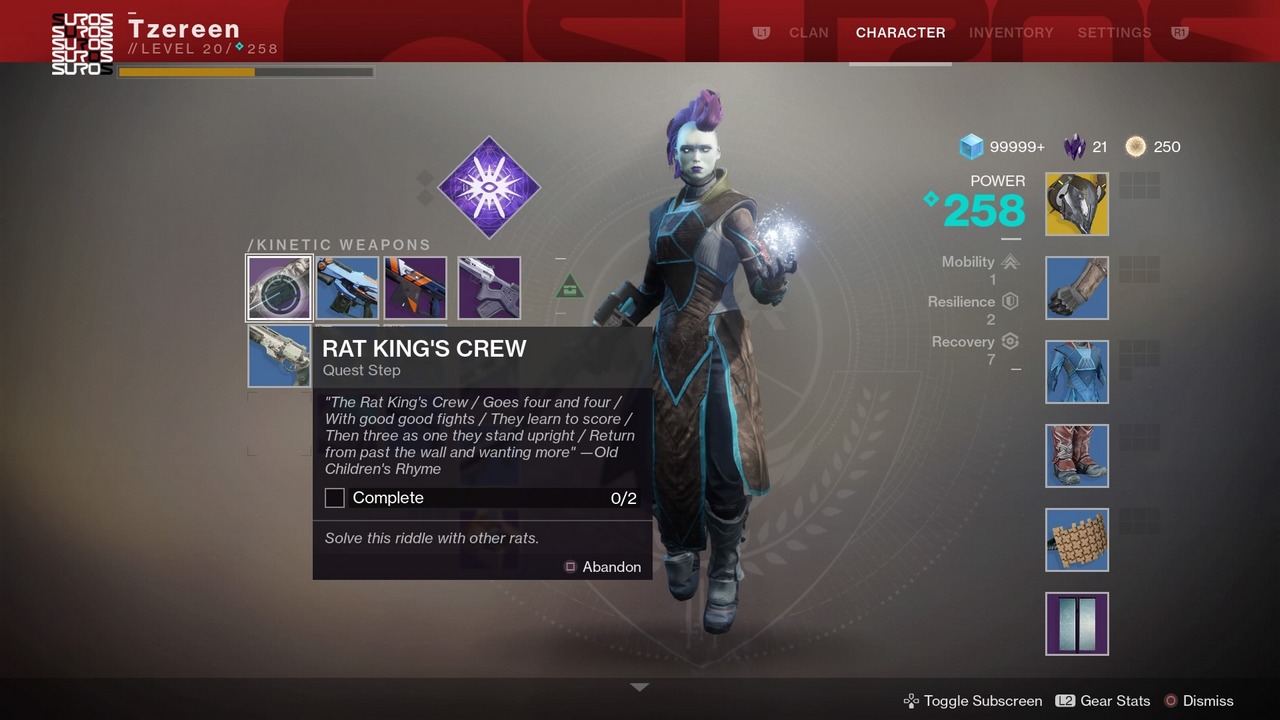1280x720 pixels.
Task: Choose the white hand cannon slot
Action: pyautogui.click(x=279, y=356)
